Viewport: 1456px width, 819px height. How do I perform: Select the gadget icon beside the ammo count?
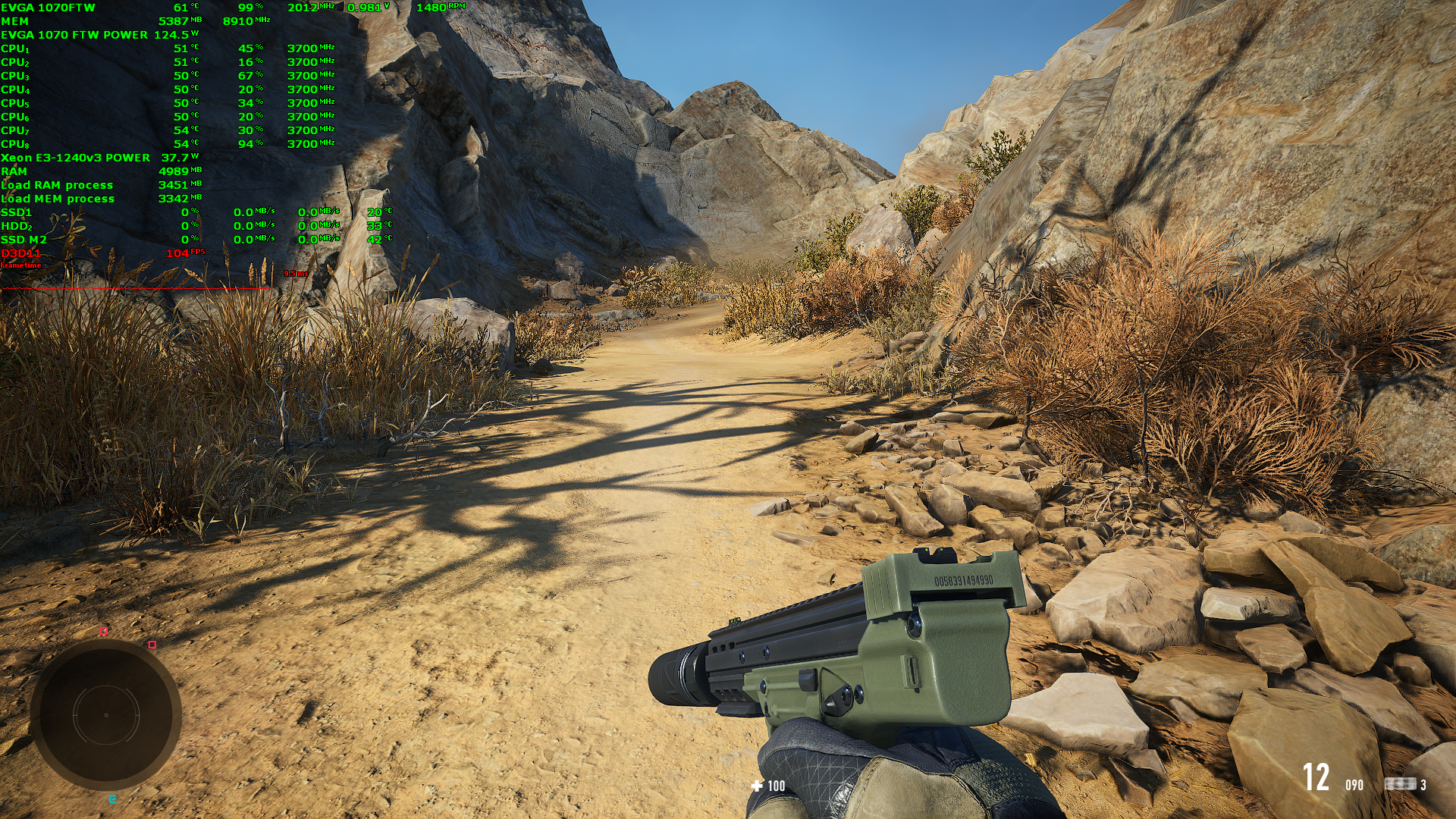coord(1400,784)
